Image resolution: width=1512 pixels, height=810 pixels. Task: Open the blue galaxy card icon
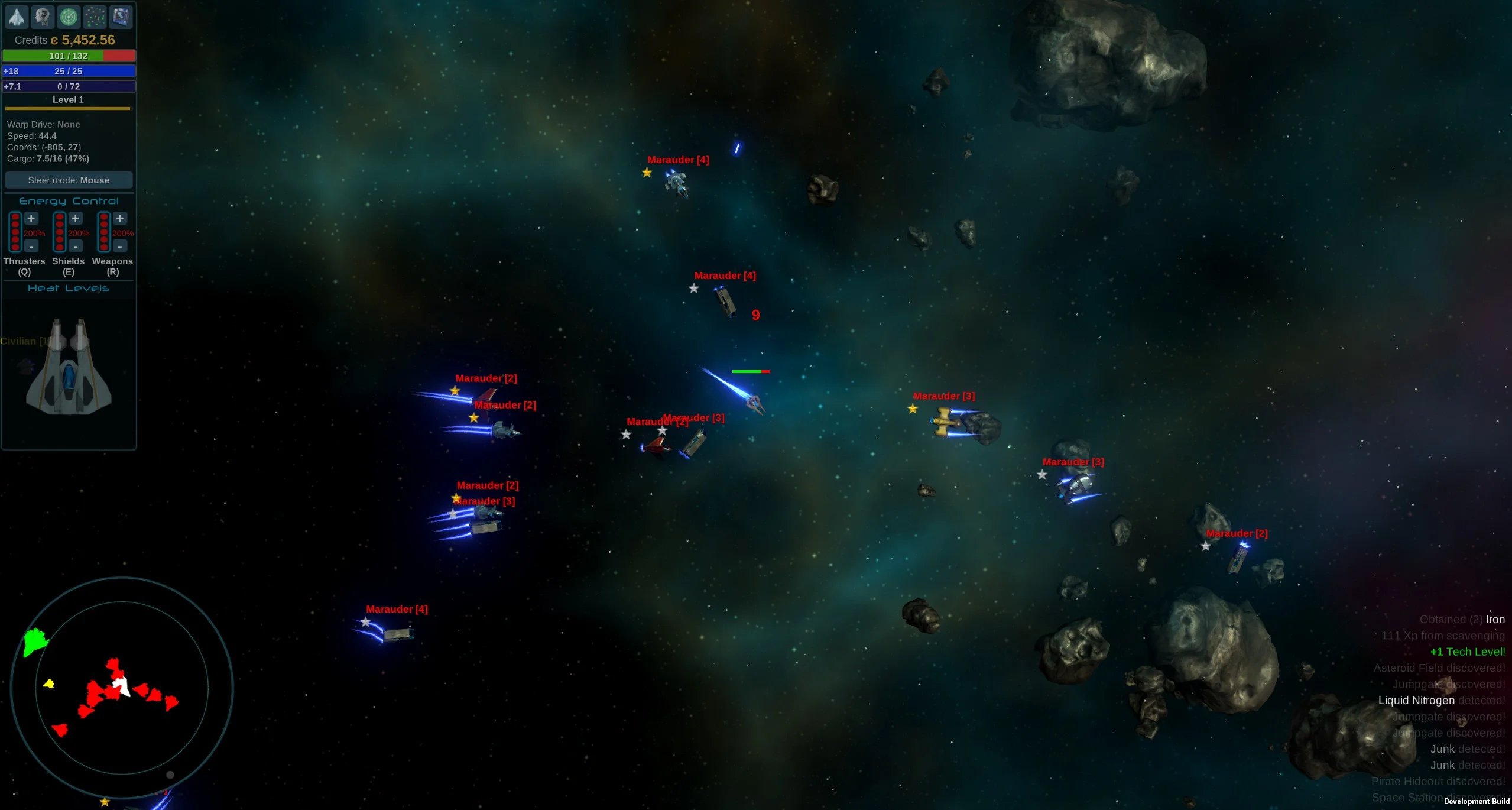tap(121, 17)
